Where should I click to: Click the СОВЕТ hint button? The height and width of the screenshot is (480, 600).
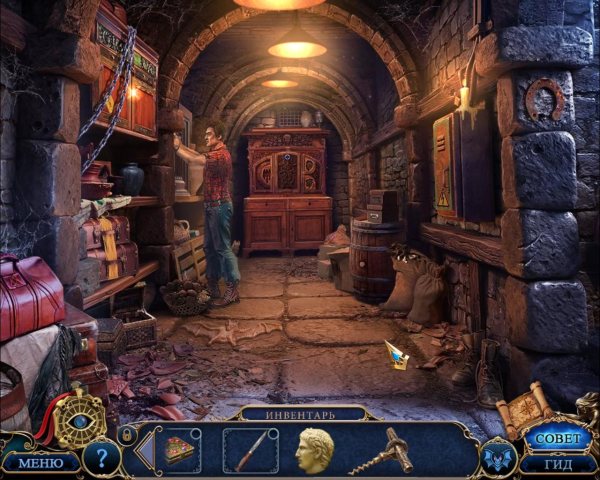(x=558, y=438)
